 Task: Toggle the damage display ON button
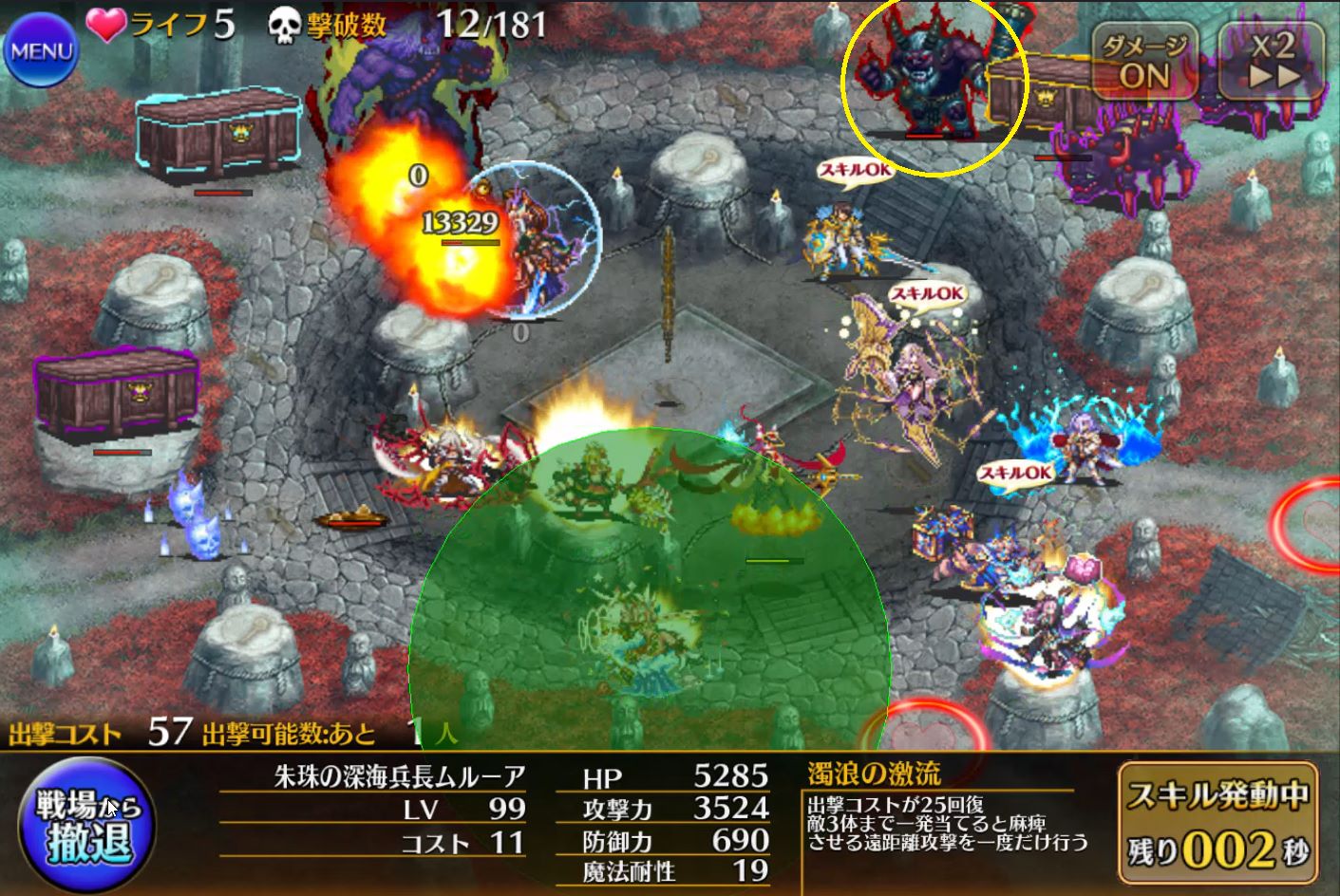click(1144, 62)
